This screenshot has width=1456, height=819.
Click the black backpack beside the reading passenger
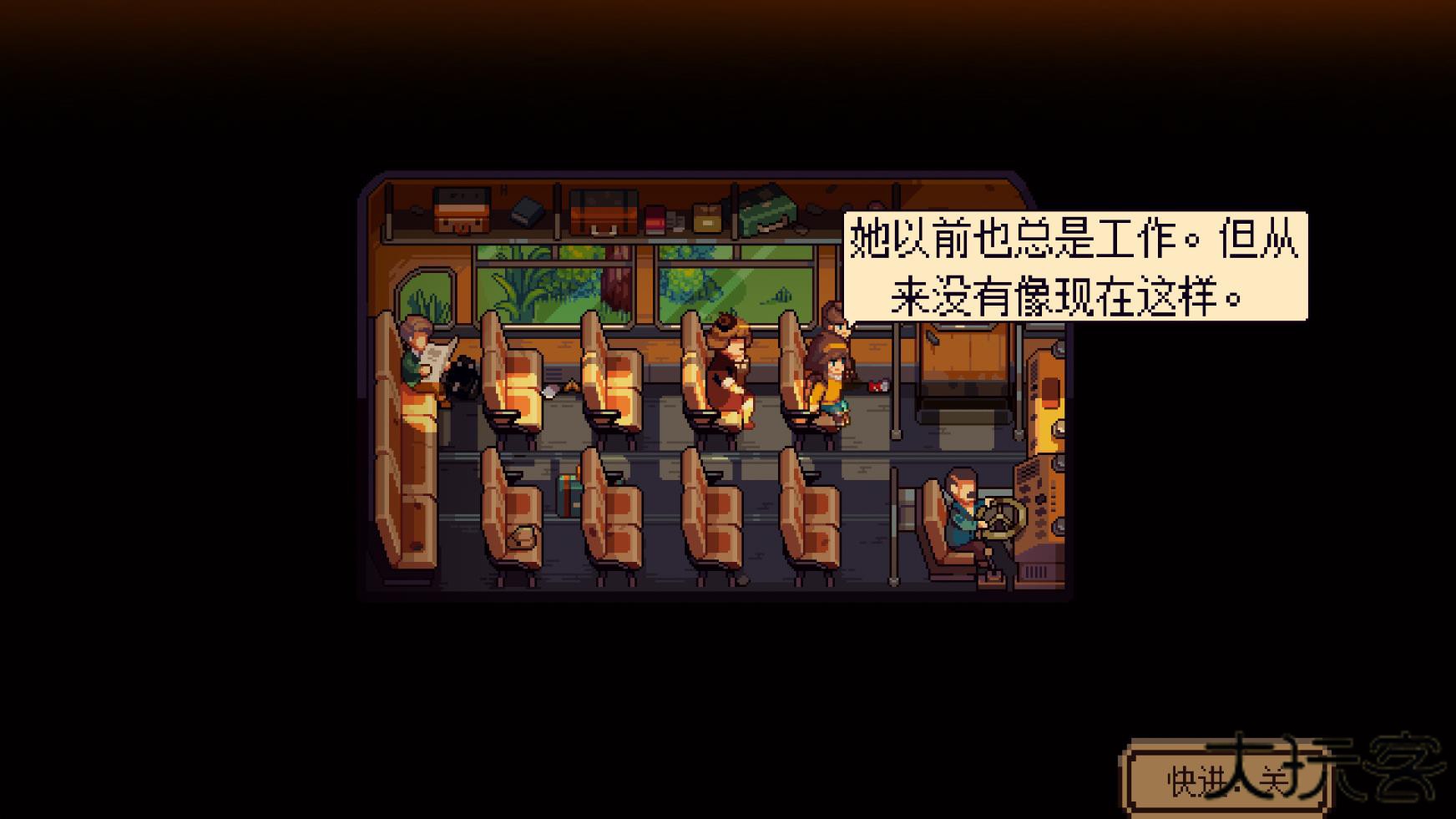462,378
